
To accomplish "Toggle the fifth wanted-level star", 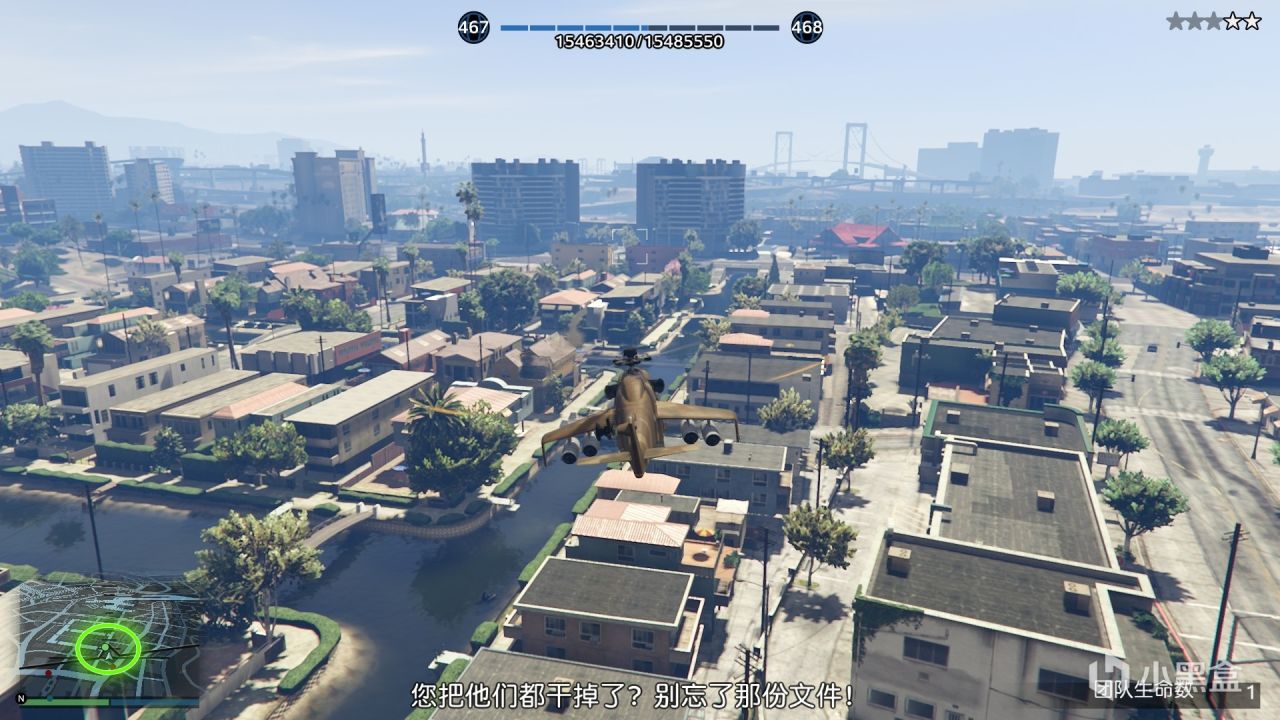I will tap(1252, 19).
